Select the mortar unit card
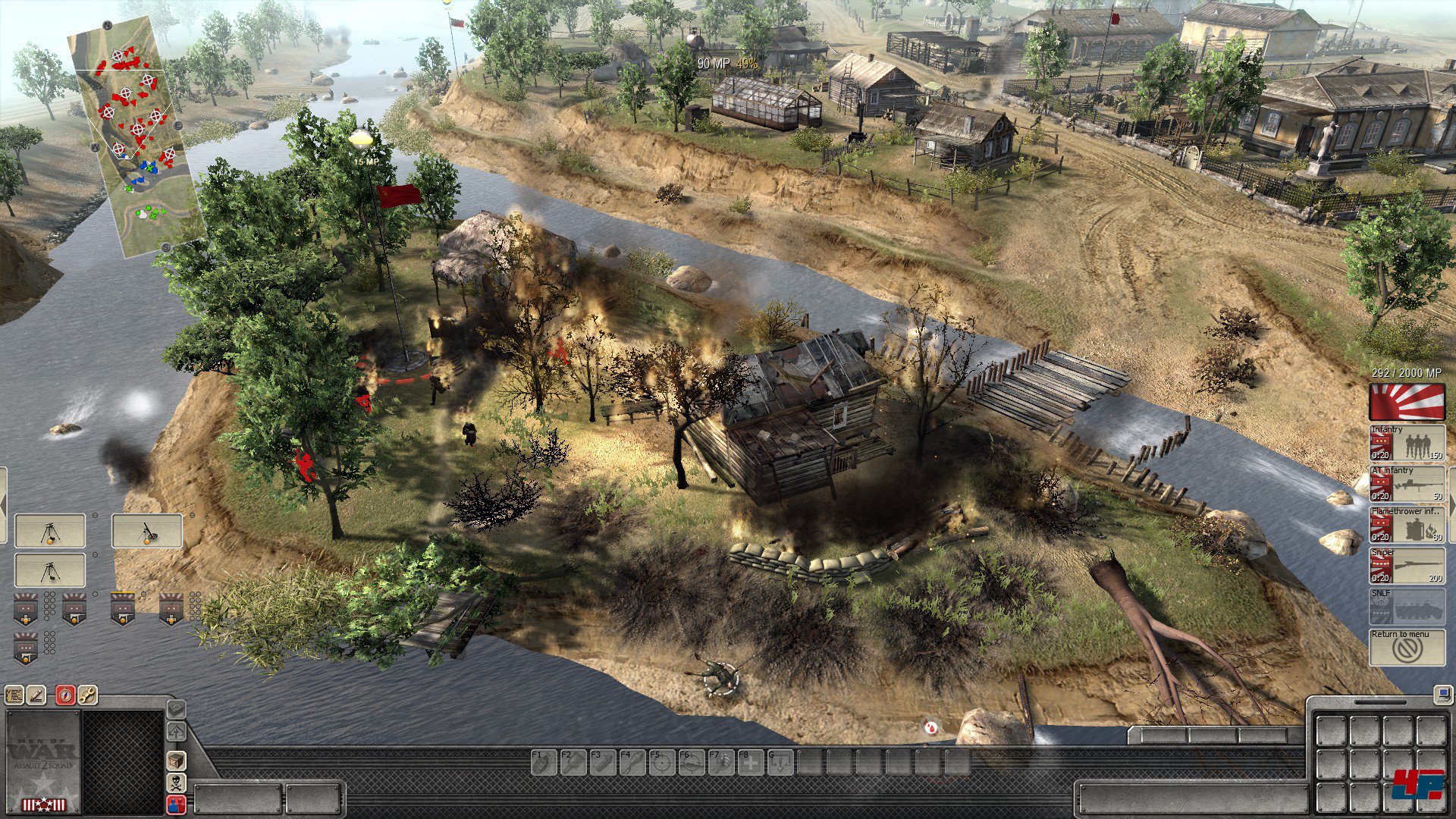Screen dimensions: 1456x819 147,531
